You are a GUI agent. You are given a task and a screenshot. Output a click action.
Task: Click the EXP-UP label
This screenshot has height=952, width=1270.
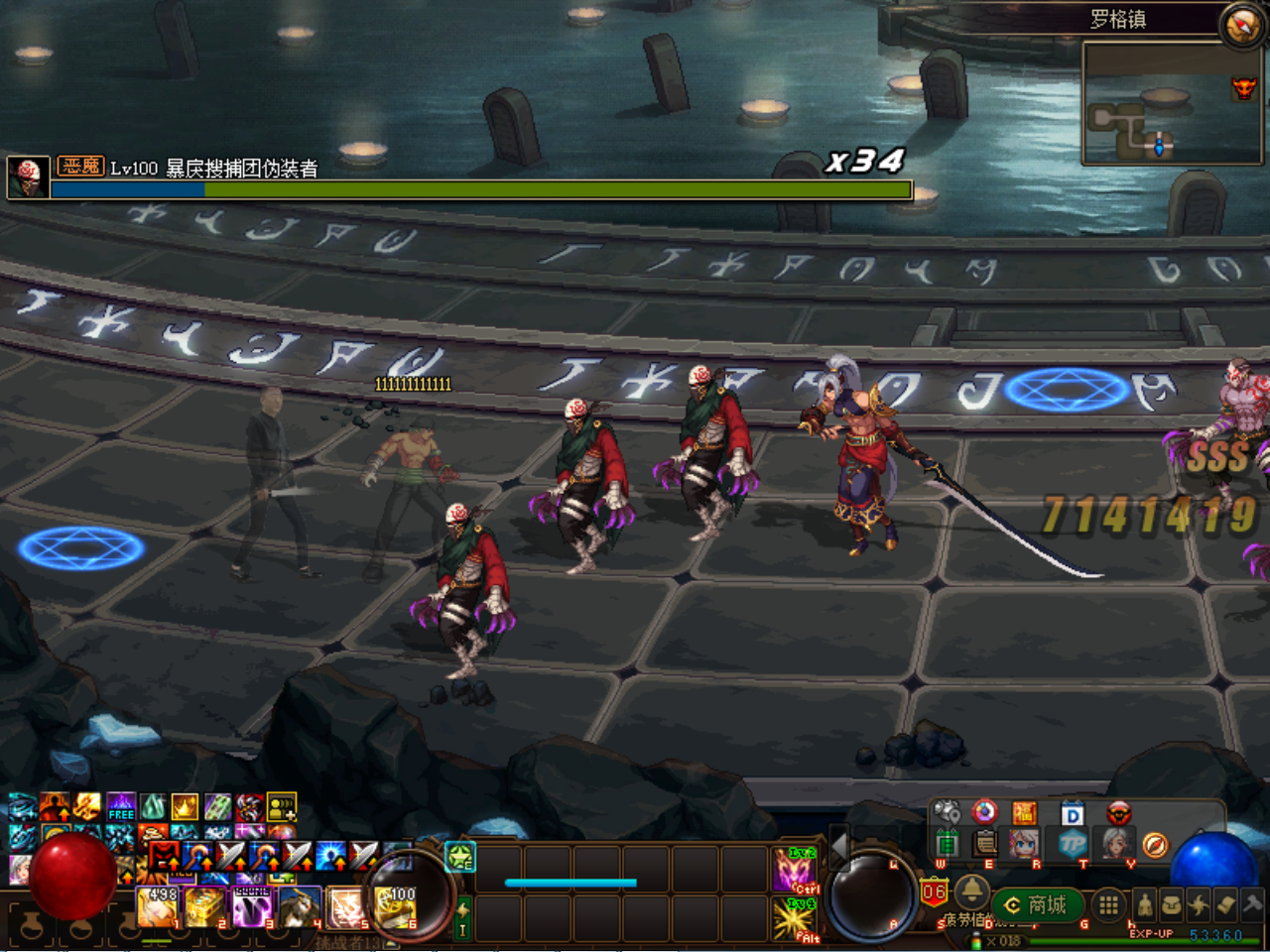click(x=1151, y=933)
